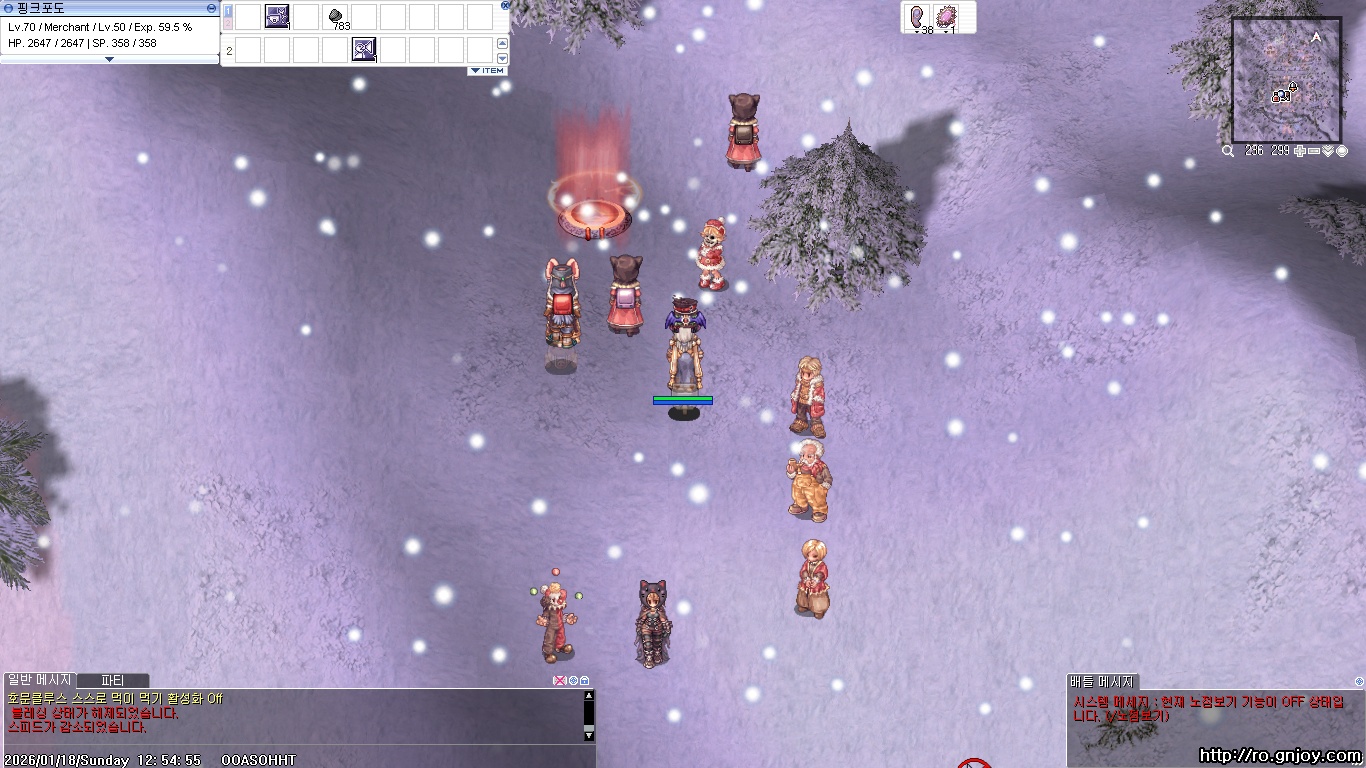
Task: Click the chat input field
Action: tap(300, 758)
